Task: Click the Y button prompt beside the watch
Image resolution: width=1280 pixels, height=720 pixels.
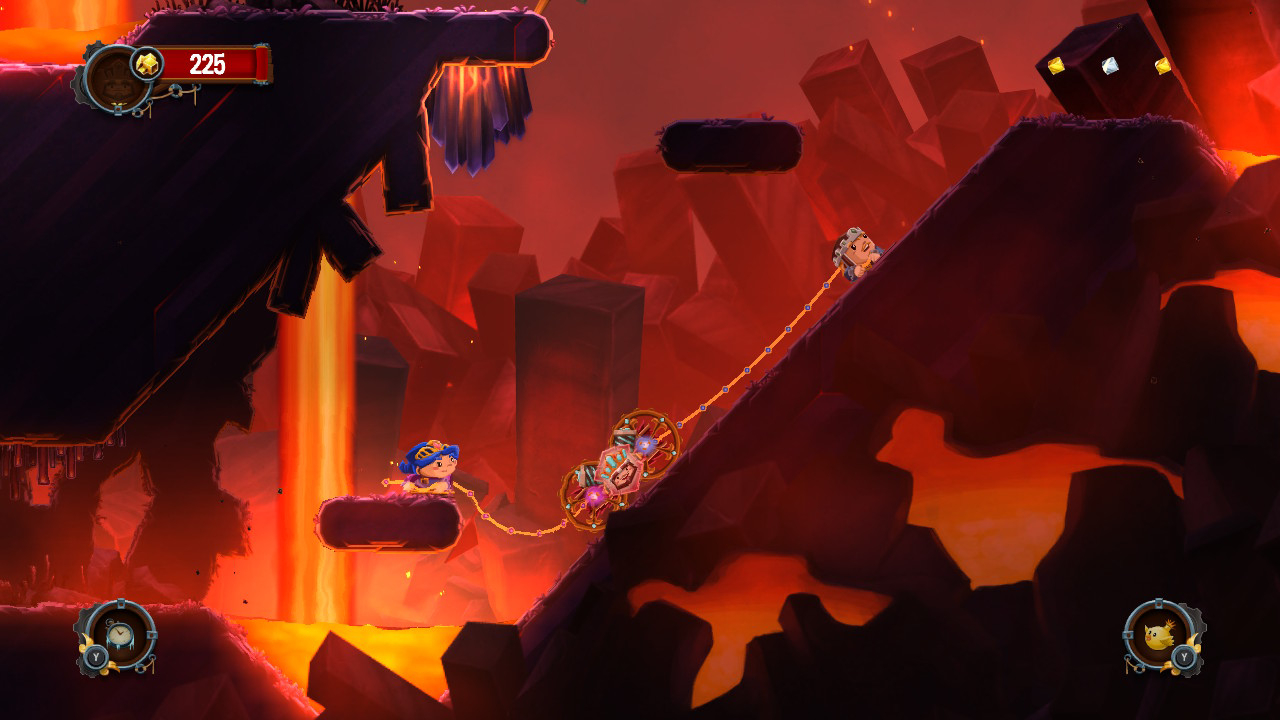Action: click(96, 658)
